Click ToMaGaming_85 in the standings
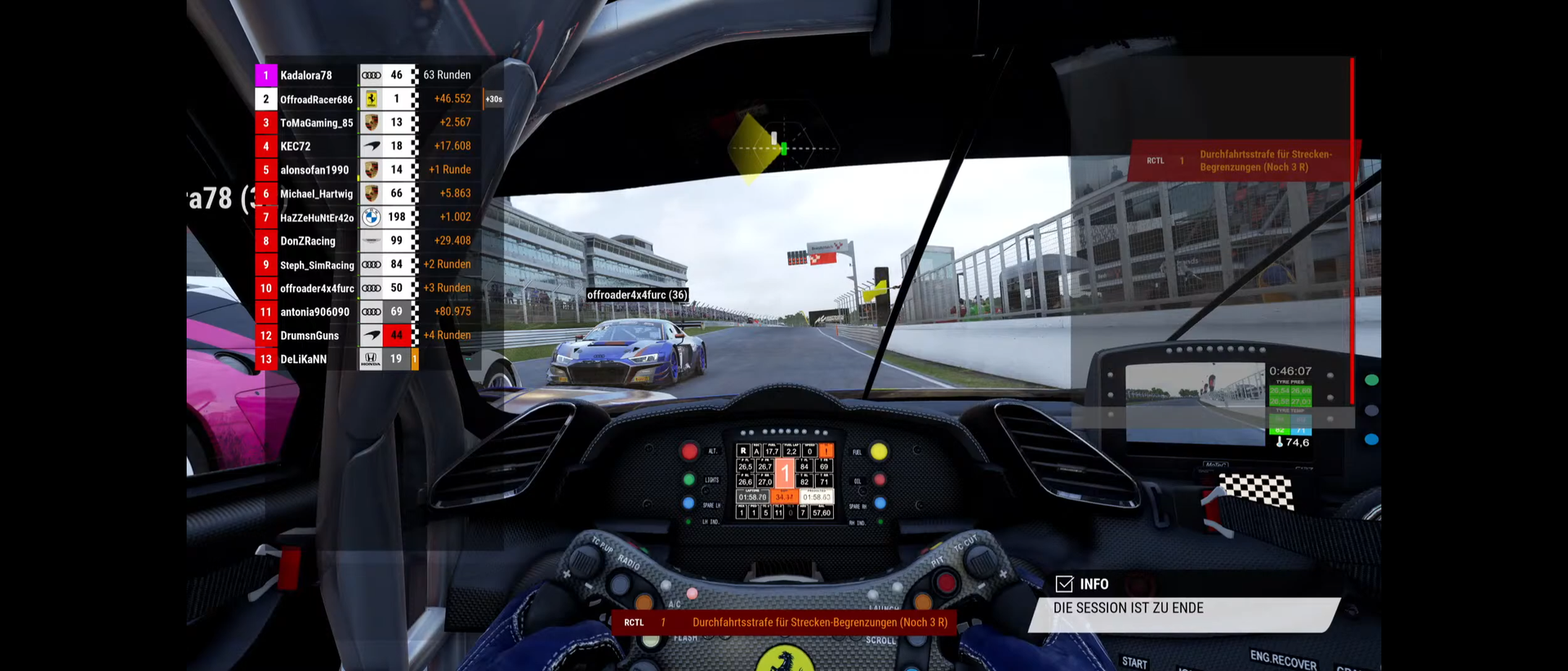1568x671 pixels. point(316,122)
